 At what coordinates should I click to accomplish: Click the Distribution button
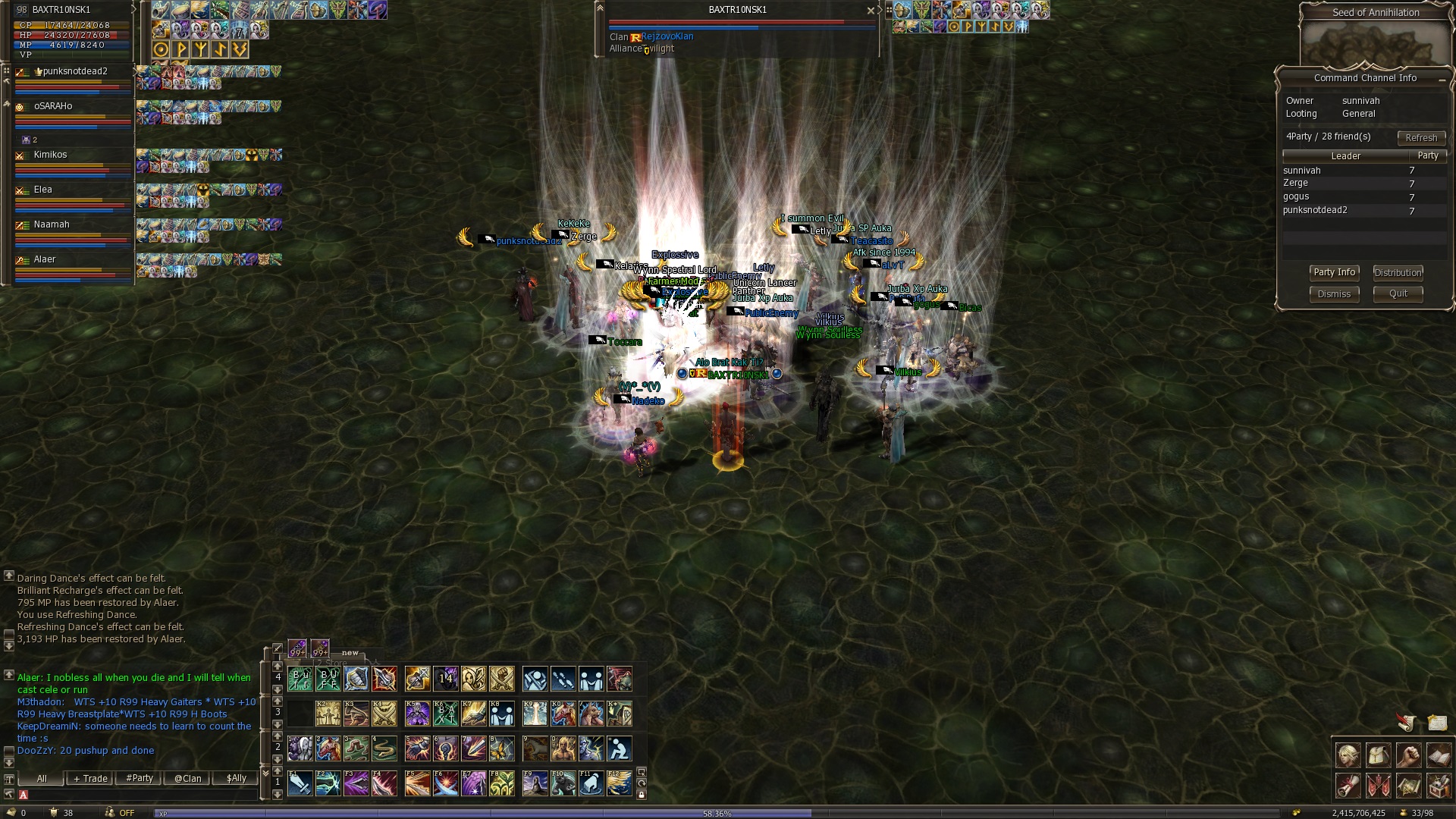click(x=1398, y=273)
